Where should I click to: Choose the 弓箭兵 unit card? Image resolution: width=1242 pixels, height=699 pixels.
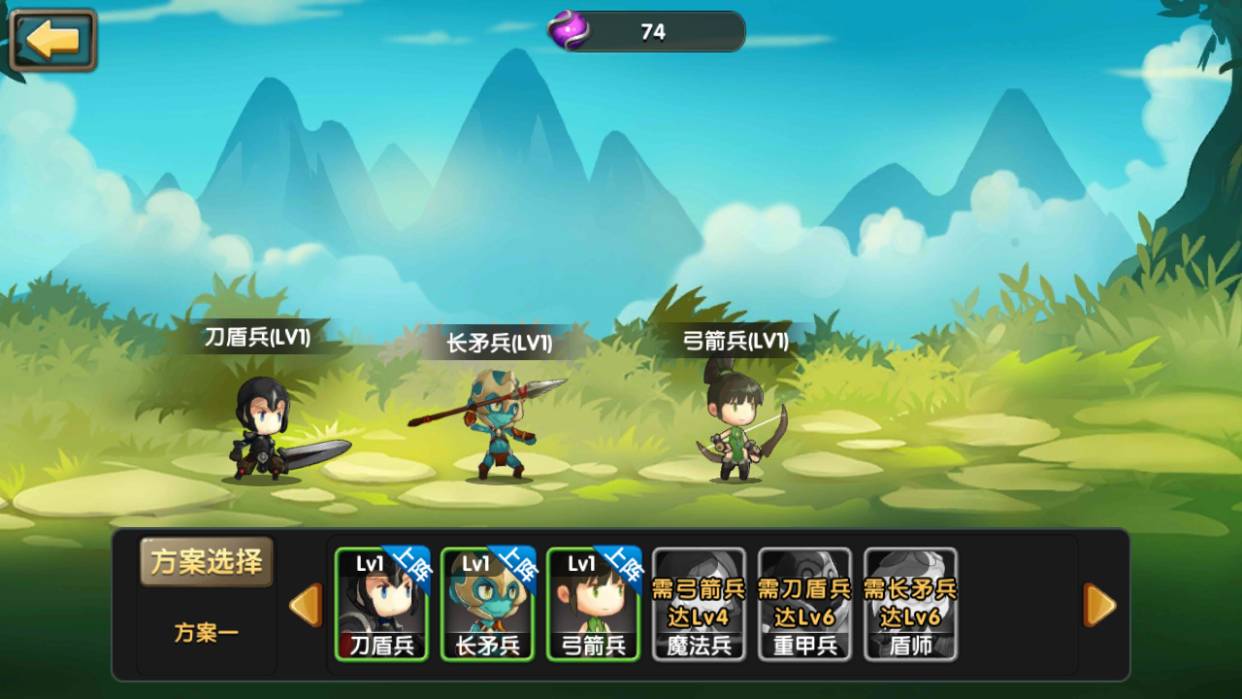tap(593, 604)
